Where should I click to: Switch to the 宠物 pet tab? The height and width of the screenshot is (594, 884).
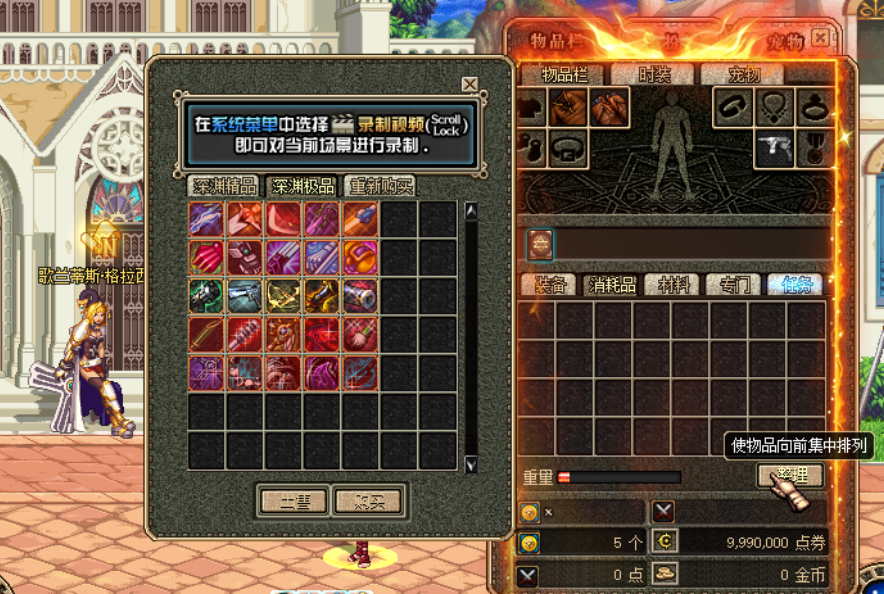tap(743, 75)
